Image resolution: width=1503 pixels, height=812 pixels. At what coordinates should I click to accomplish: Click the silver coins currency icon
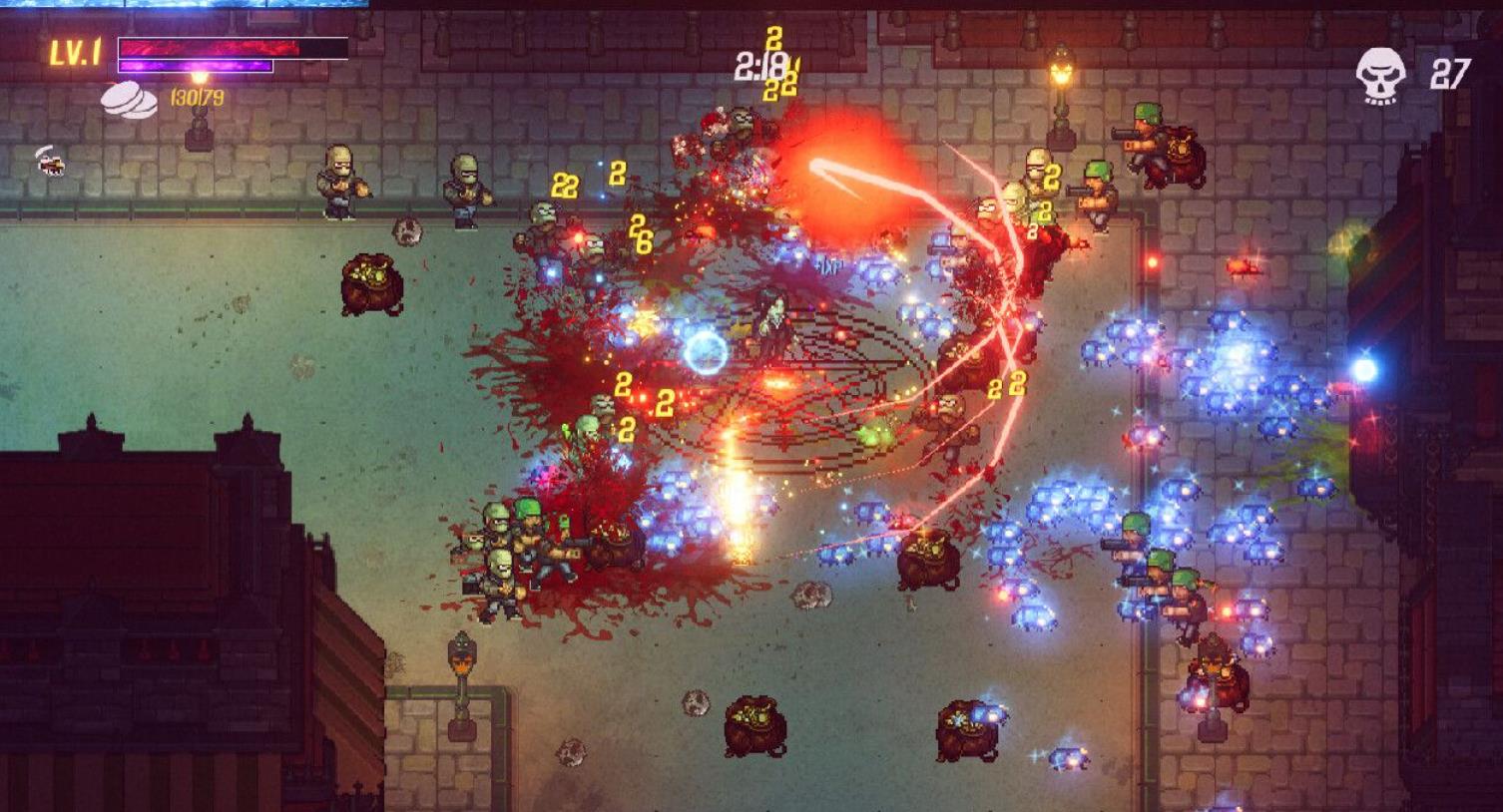pos(129,101)
